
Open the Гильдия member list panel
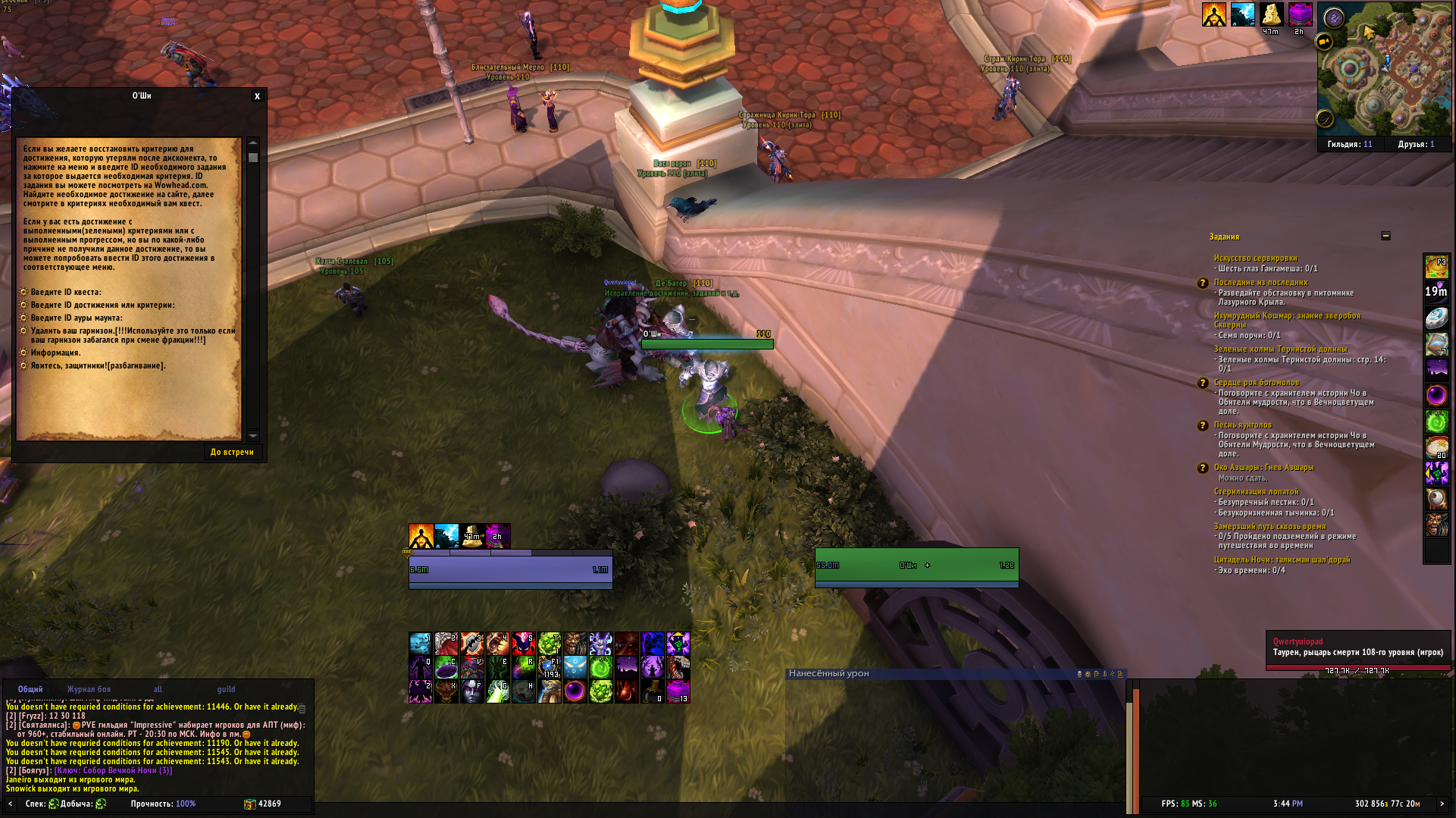click(x=1349, y=144)
